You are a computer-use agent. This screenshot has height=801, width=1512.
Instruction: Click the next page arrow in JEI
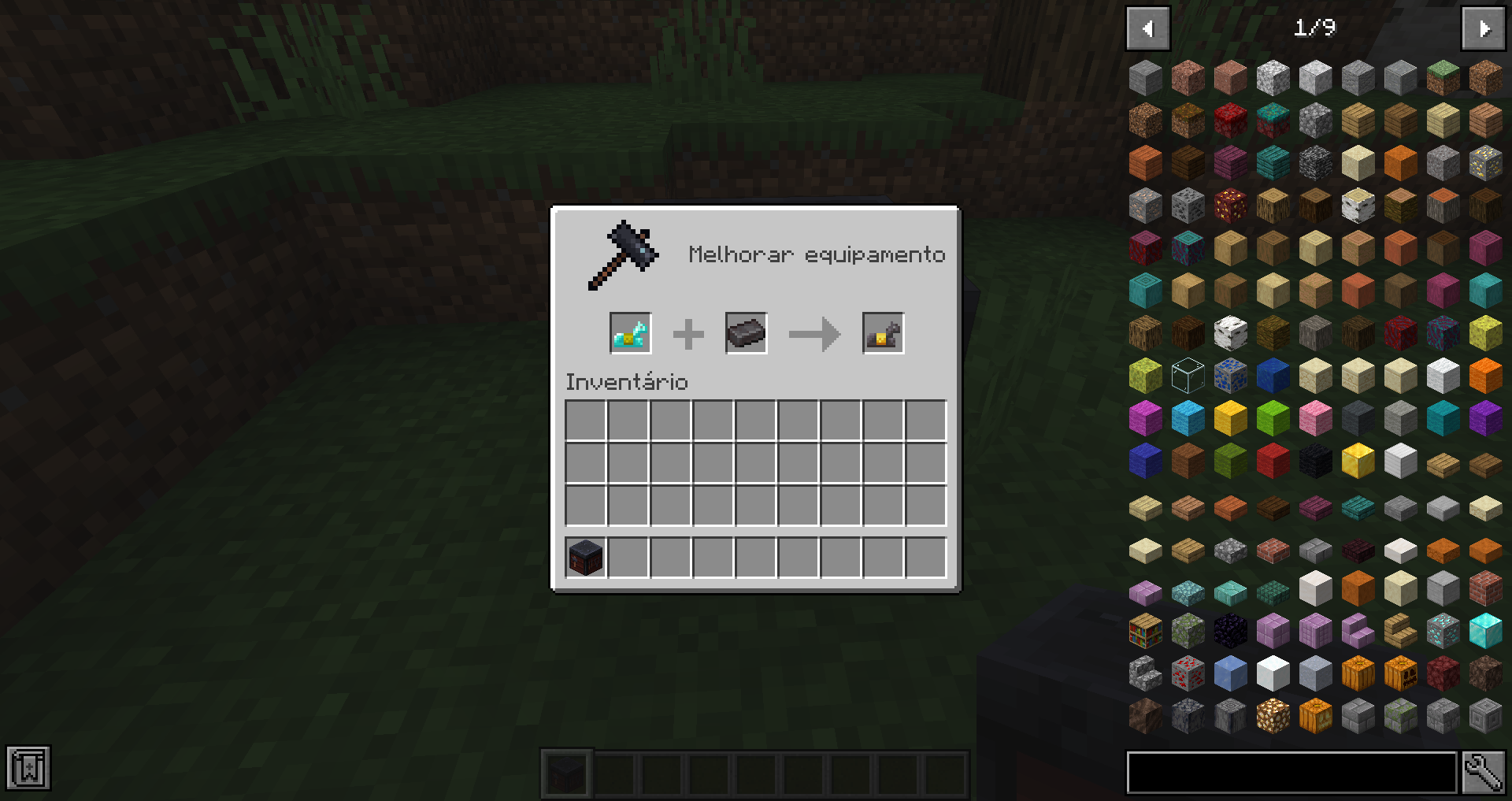[1484, 28]
